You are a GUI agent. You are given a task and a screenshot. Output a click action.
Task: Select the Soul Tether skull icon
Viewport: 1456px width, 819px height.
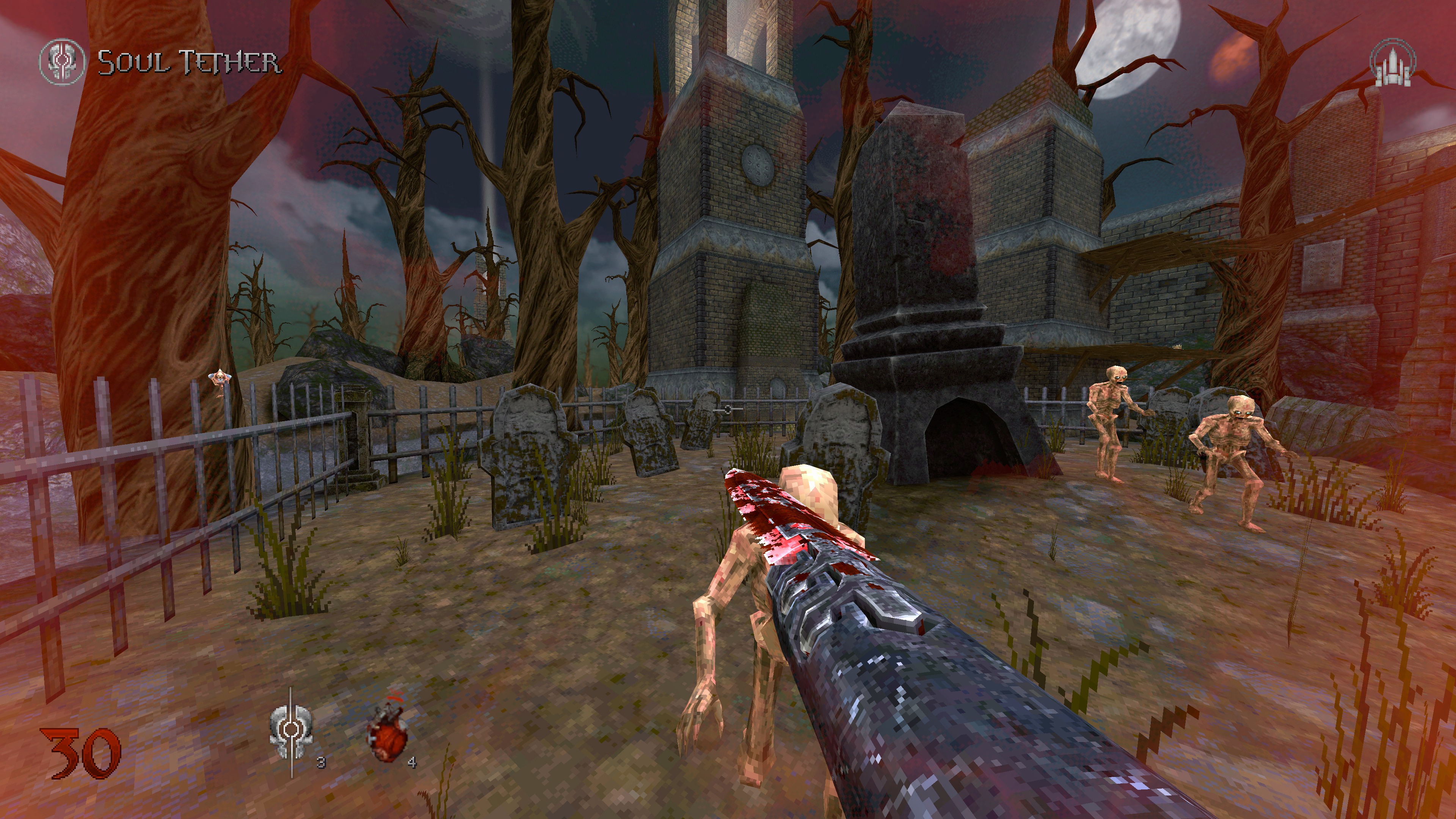pos(61,61)
